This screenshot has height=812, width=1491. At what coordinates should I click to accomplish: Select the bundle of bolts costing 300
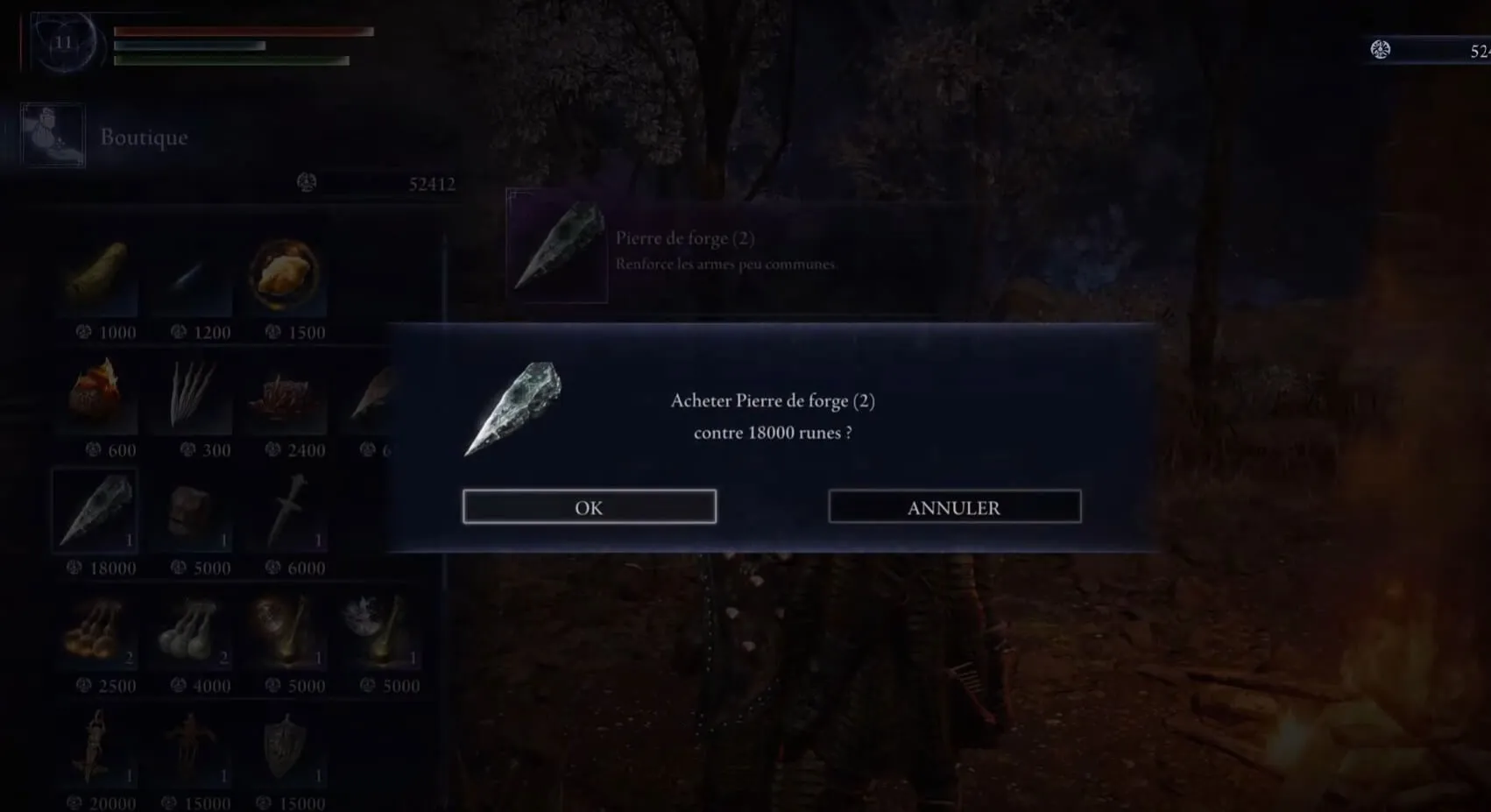(192, 395)
